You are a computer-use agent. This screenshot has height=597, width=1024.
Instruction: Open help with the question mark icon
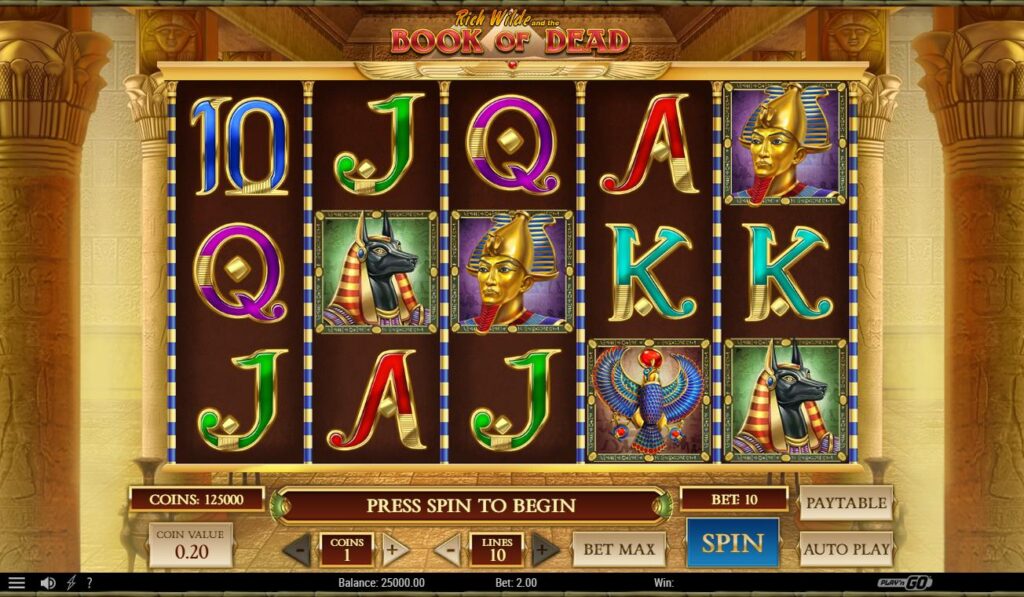pyautogui.click(x=89, y=583)
